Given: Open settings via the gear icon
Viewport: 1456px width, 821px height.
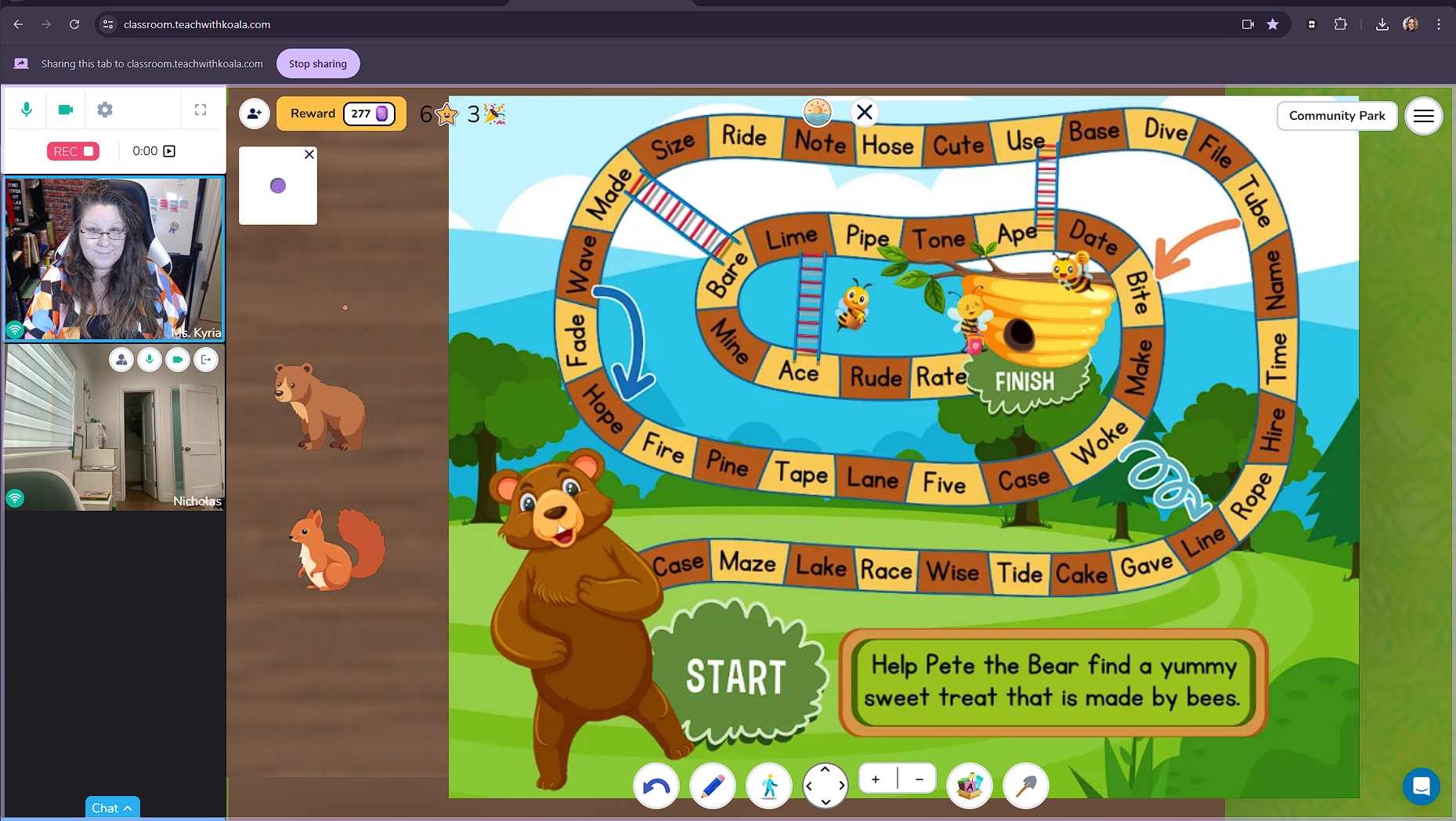Looking at the screenshot, I should [x=104, y=110].
